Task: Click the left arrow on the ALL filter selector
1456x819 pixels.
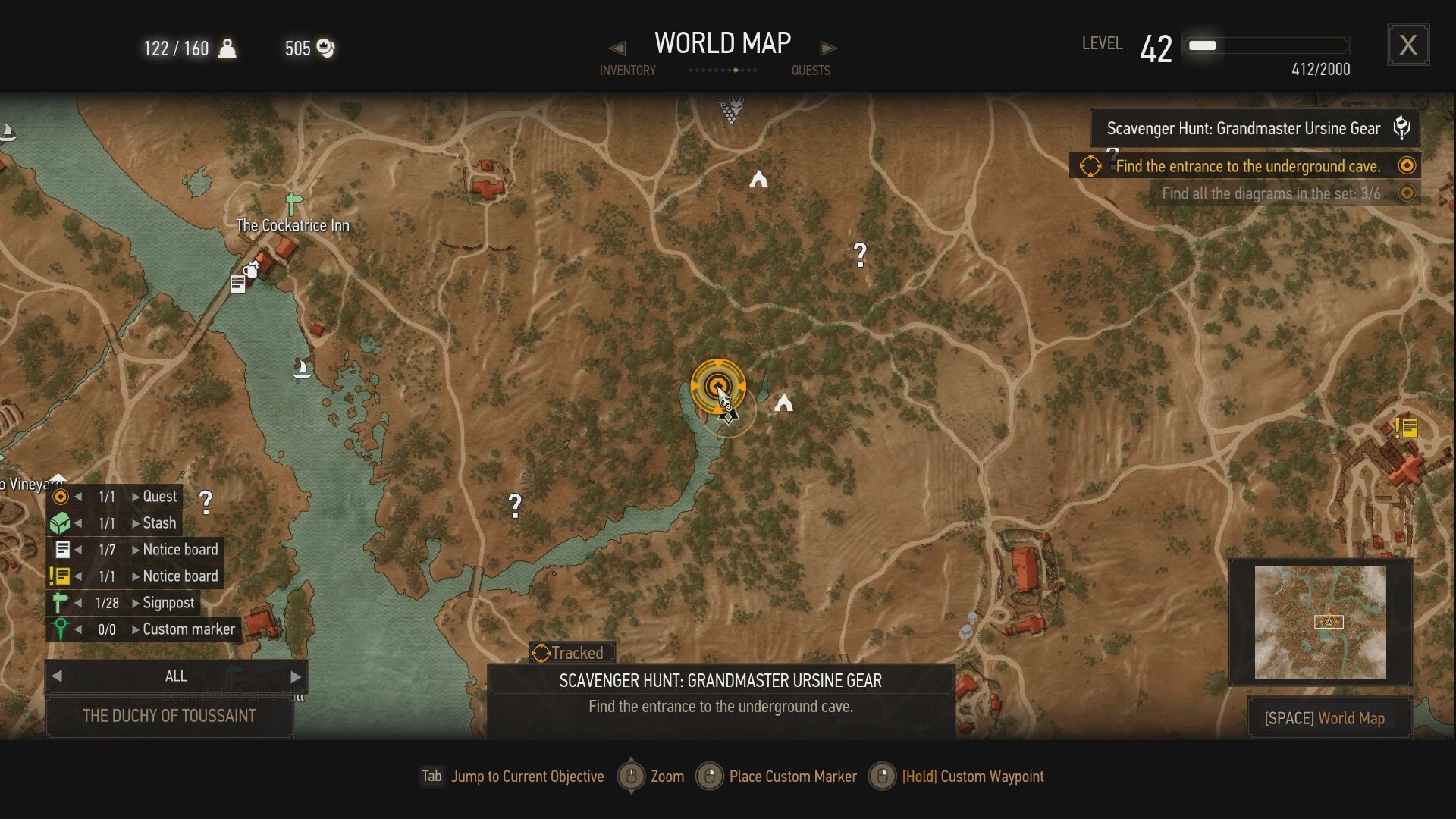Action: [57, 676]
